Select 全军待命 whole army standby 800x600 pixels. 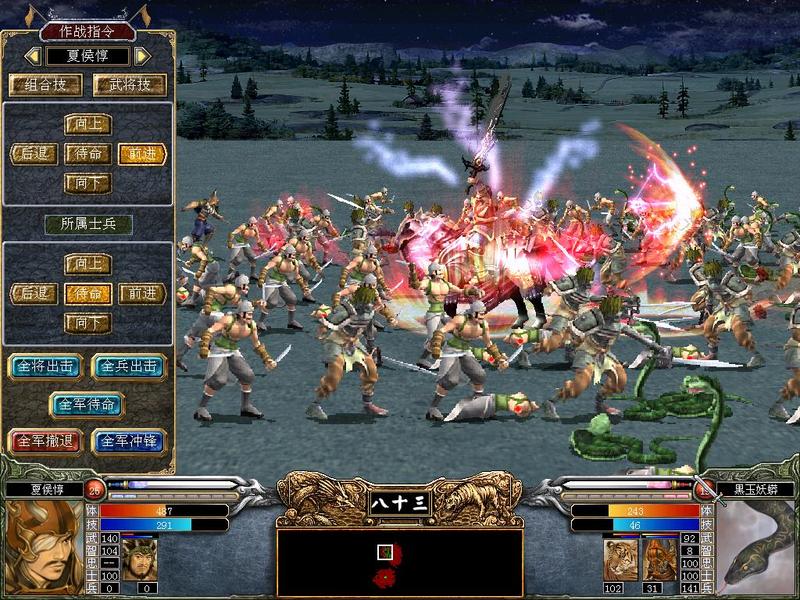click(88, 404)
